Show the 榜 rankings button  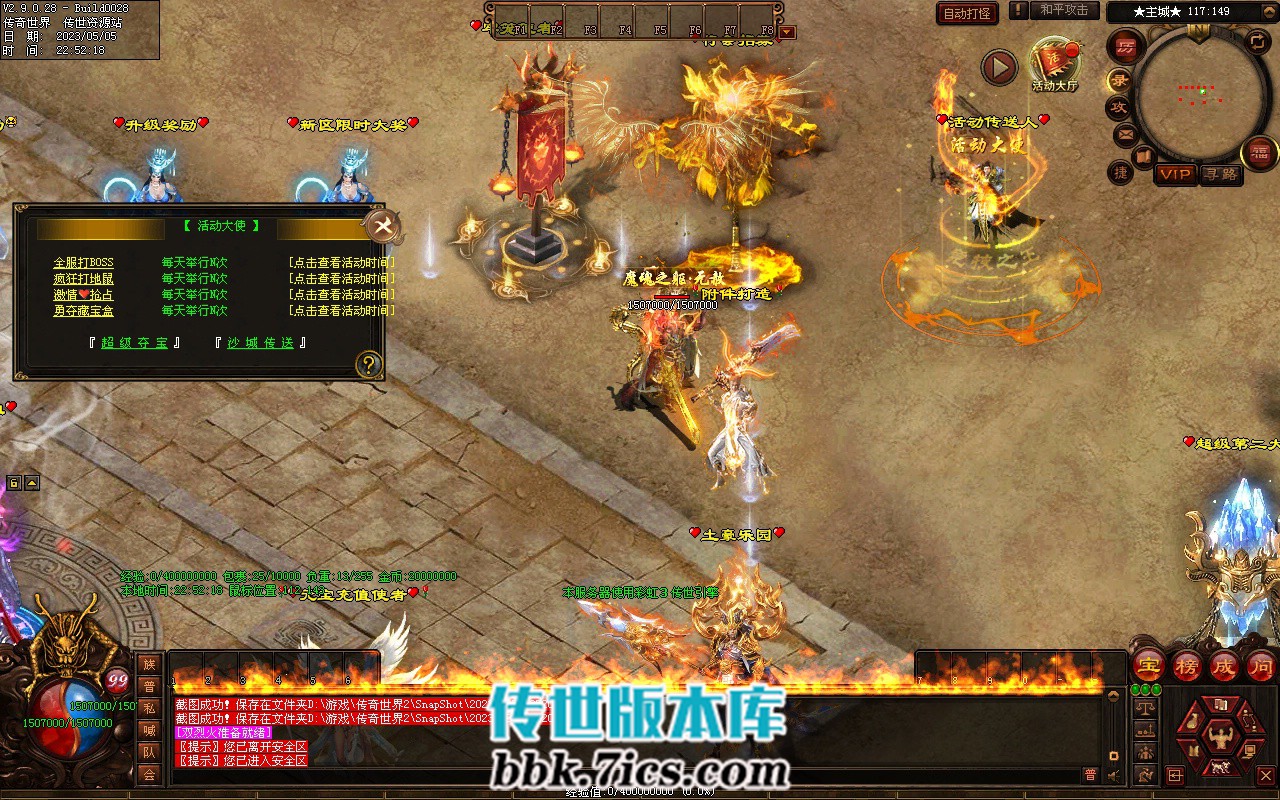coord(1187,666)
